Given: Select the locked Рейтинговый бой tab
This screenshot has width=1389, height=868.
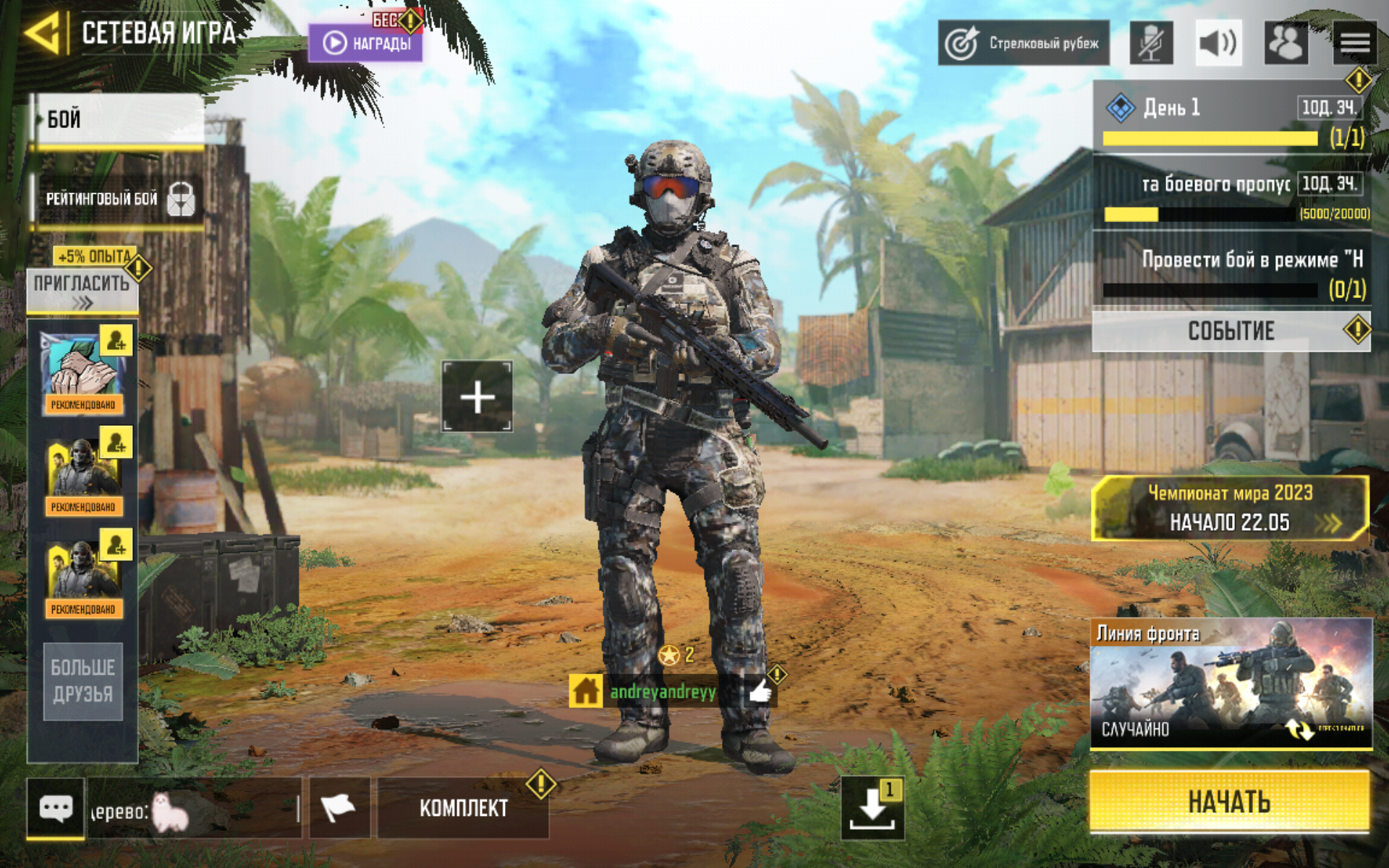Looking at the screenshot, I should [117, 198].
